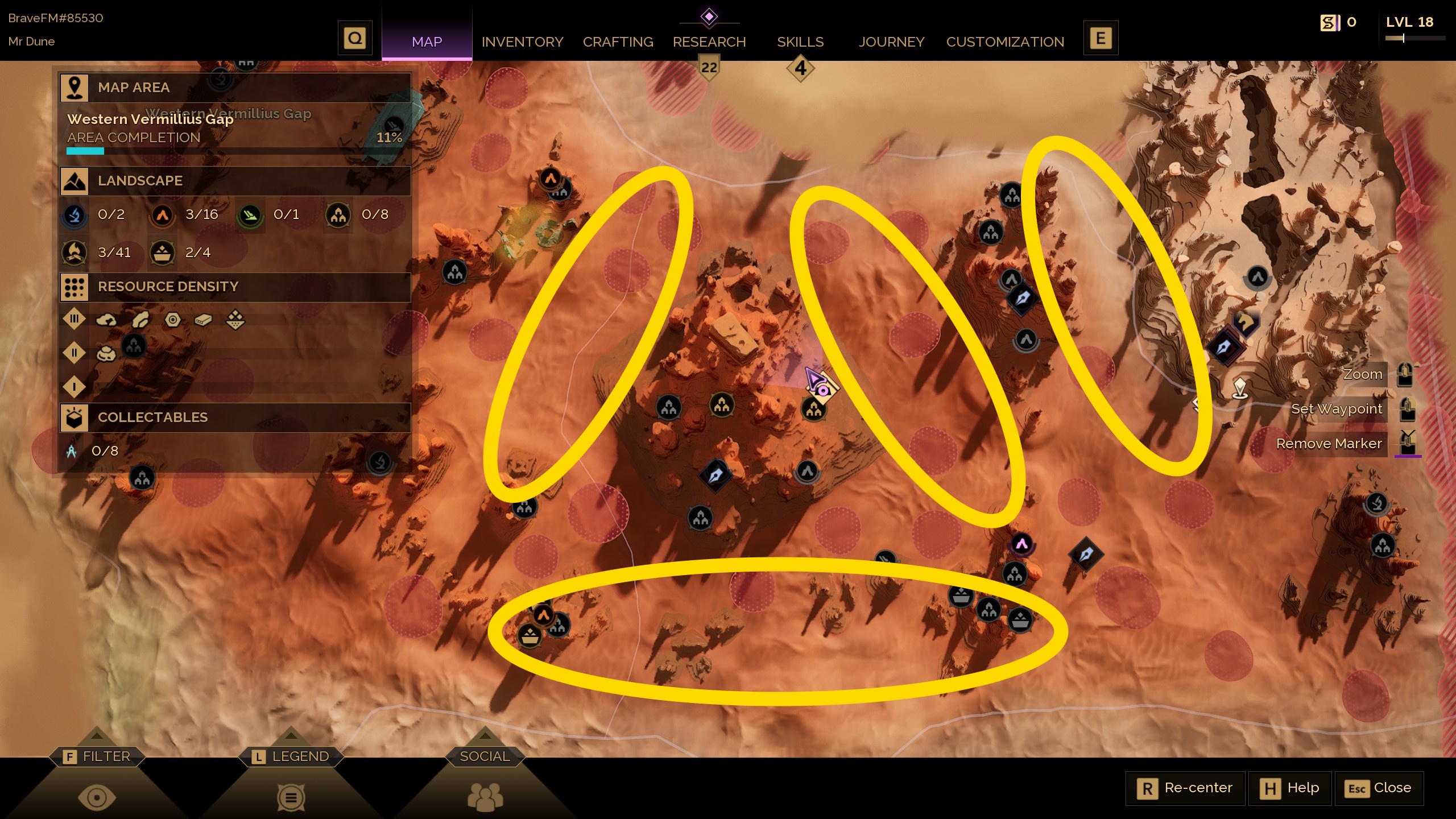Expand the density tier I row

point(75,386)
